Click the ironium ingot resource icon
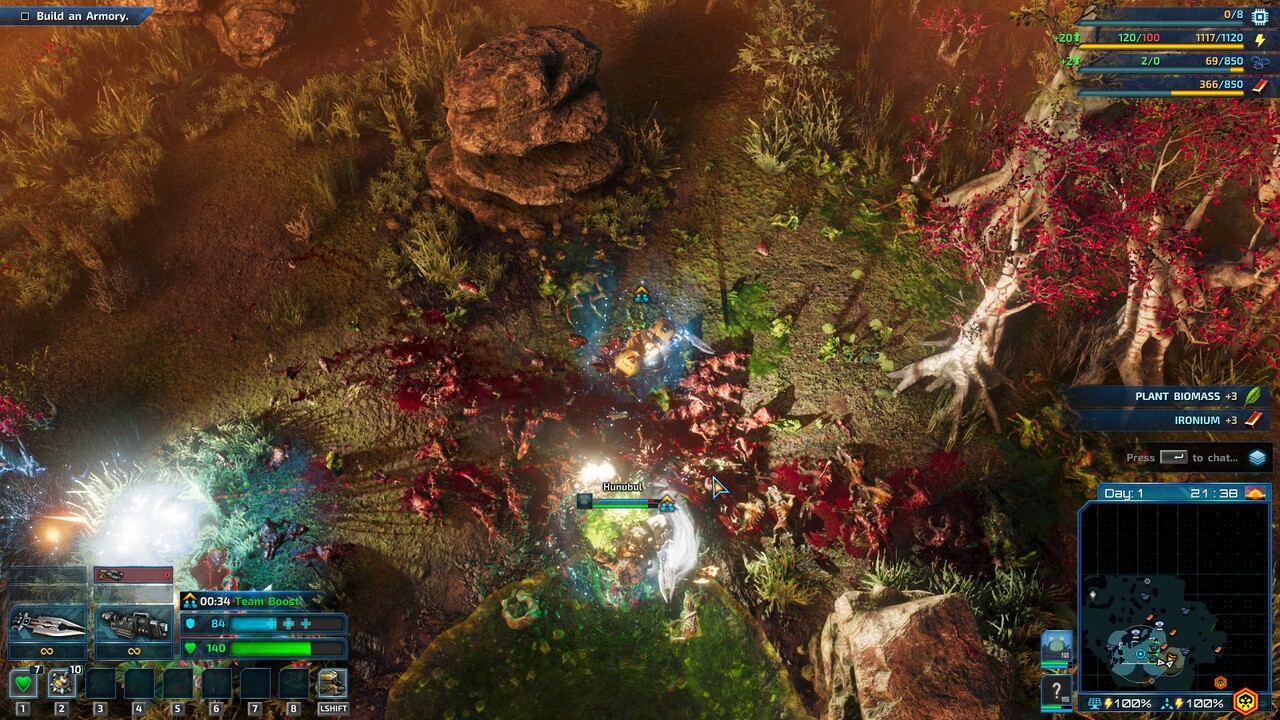This screenshot has width=1280, height=720. [1259, 85]
